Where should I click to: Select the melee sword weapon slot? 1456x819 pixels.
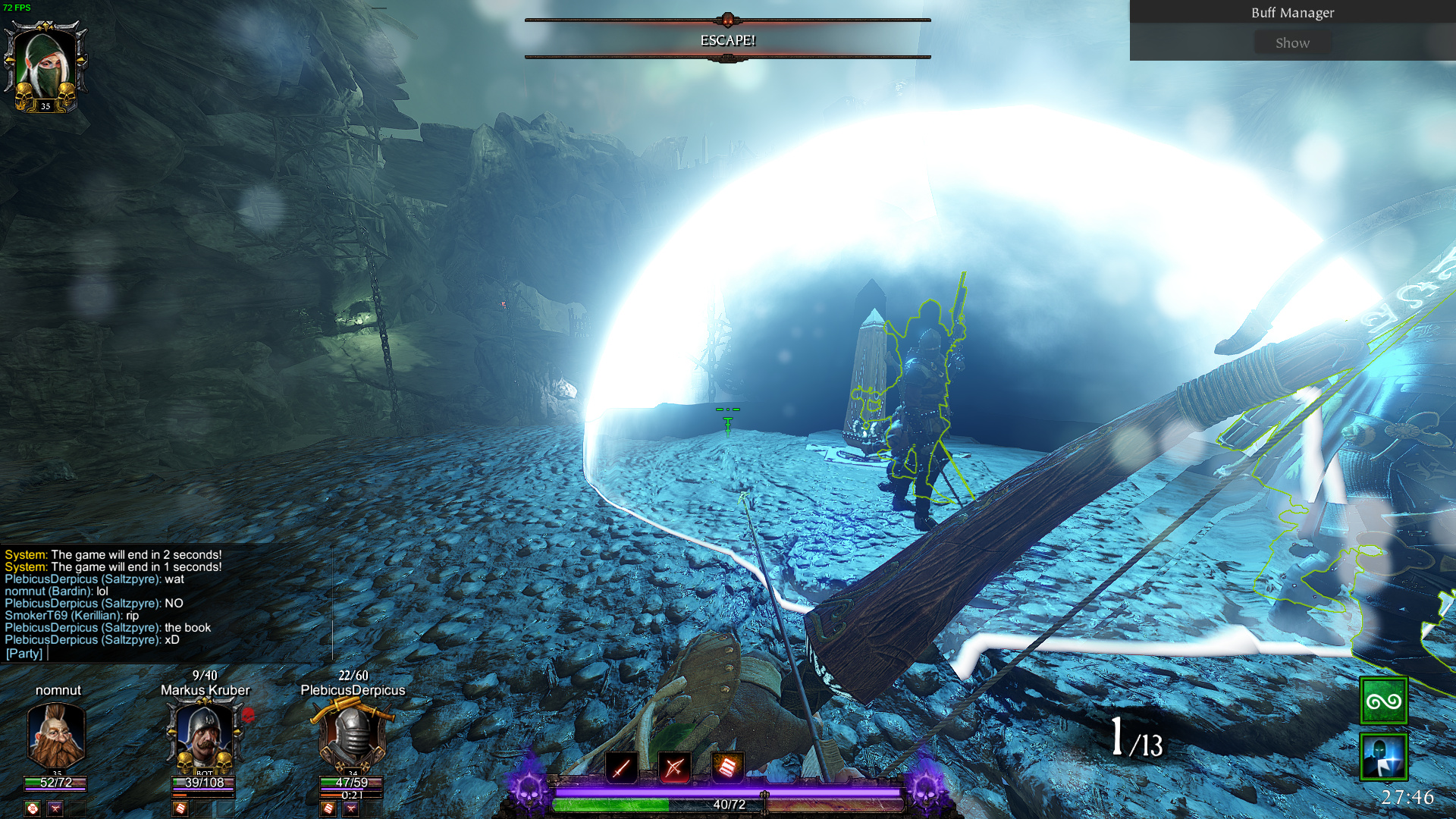tap(621, 768)
